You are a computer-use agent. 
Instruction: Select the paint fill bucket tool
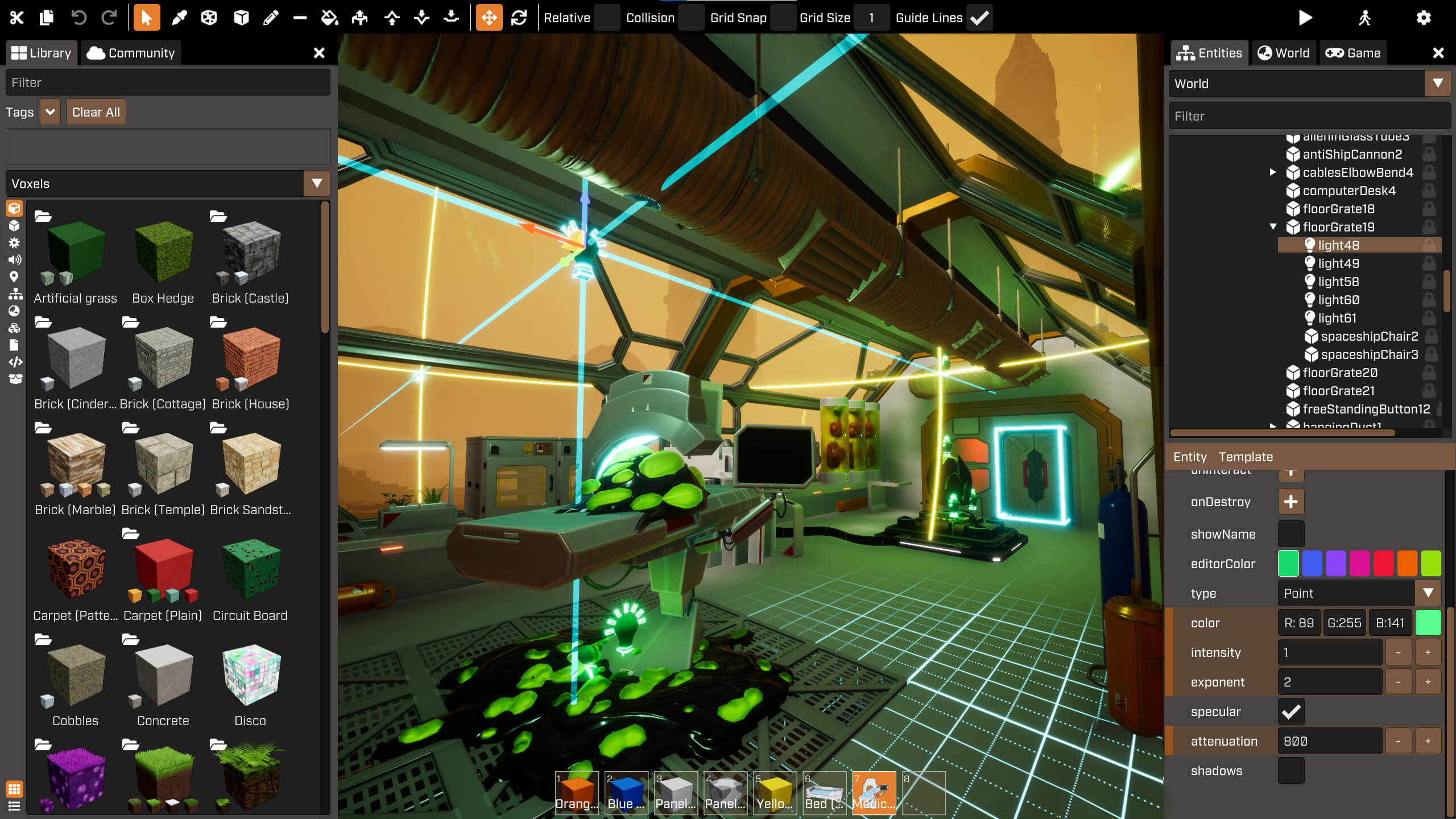[x=330, y=18]
